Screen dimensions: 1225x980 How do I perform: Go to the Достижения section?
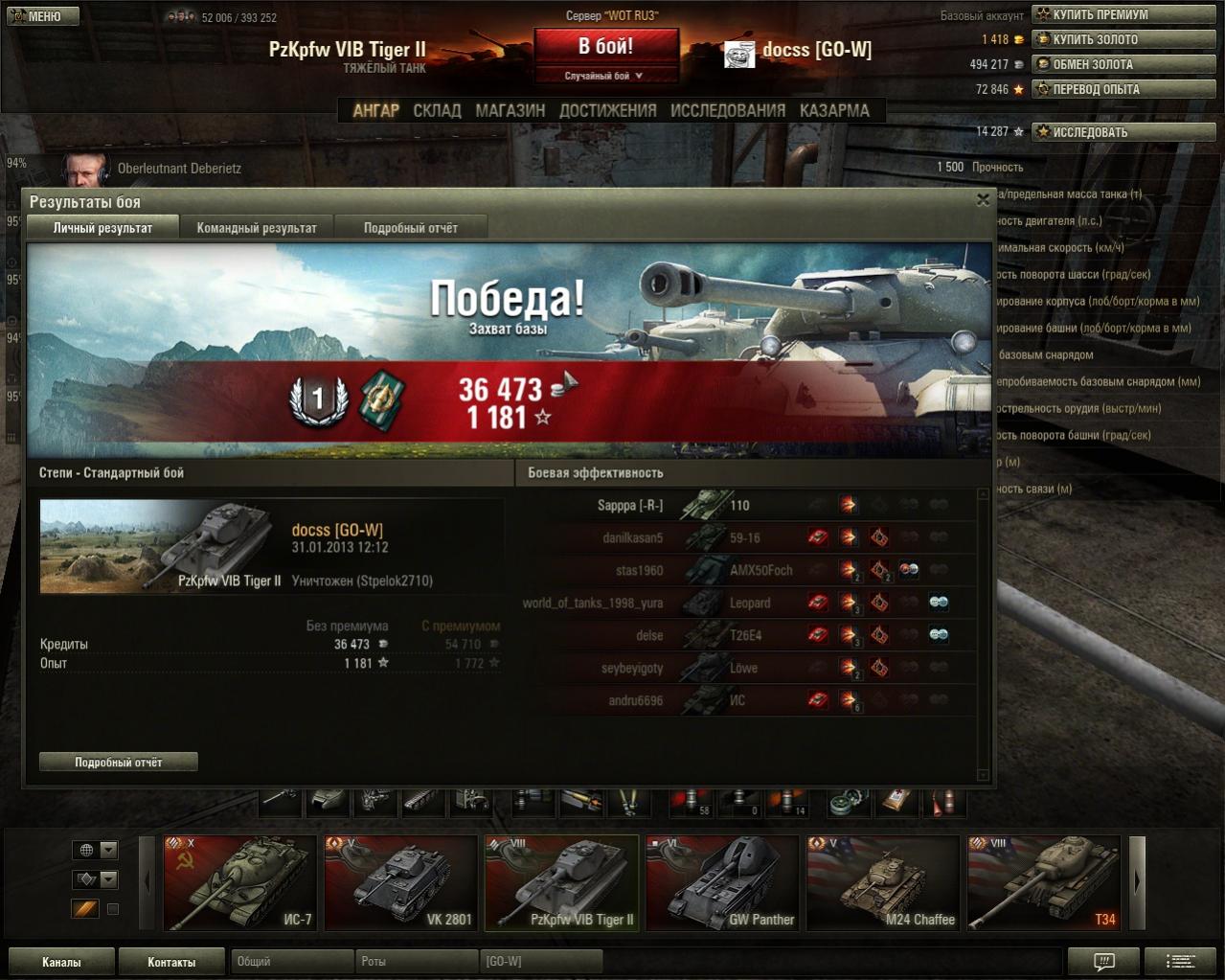[607, 110]
